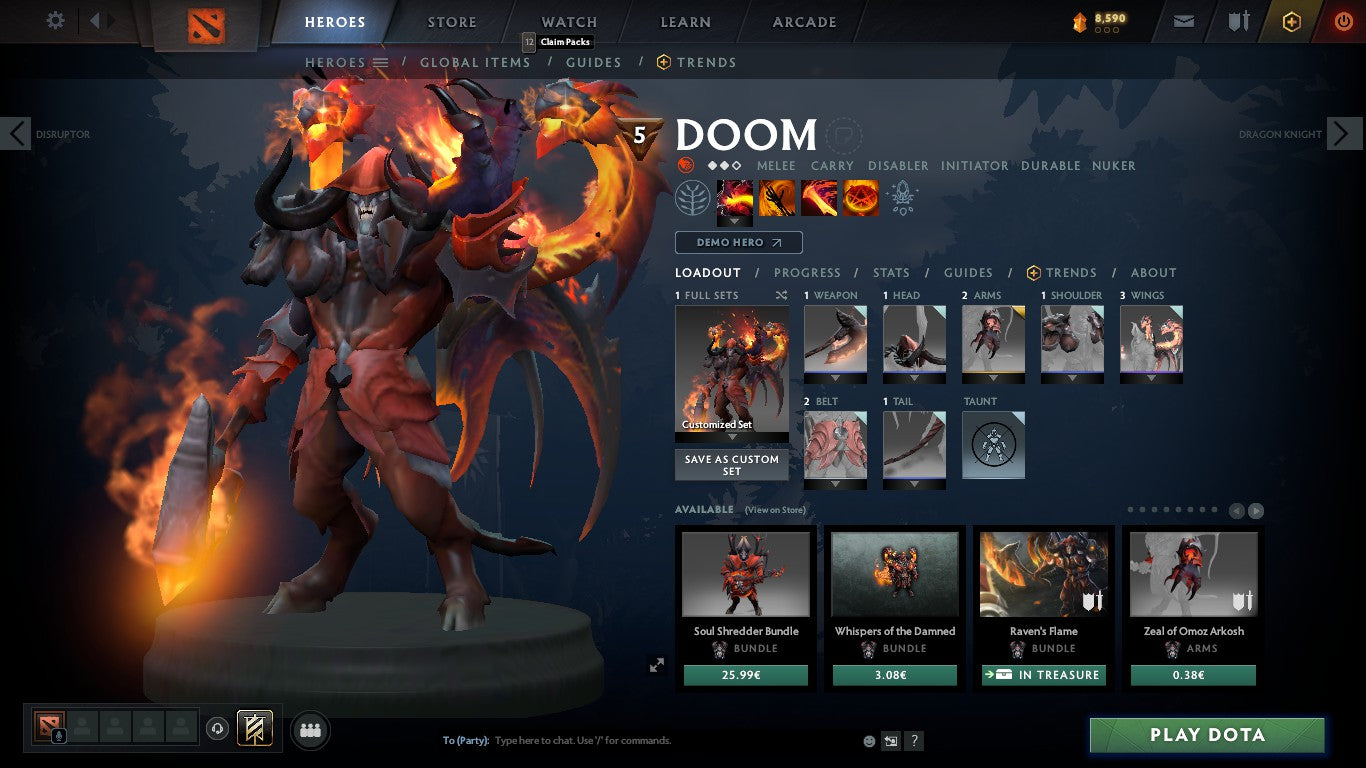Switch to the STATS tab
1366x768 pixels.
889,272
